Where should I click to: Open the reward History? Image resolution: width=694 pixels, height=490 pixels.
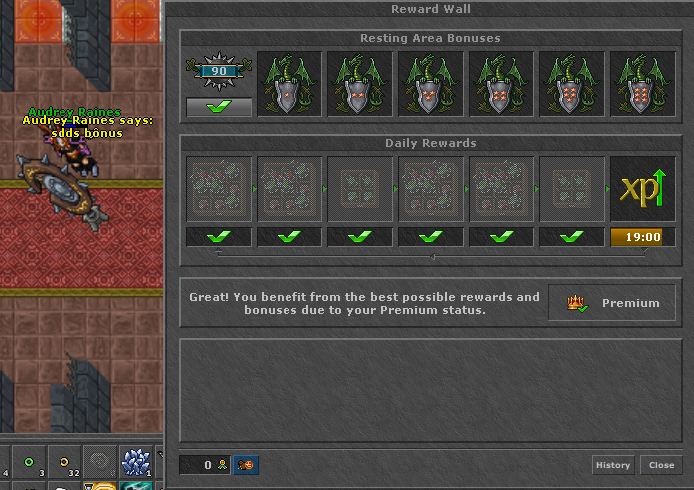coord(613,465)
